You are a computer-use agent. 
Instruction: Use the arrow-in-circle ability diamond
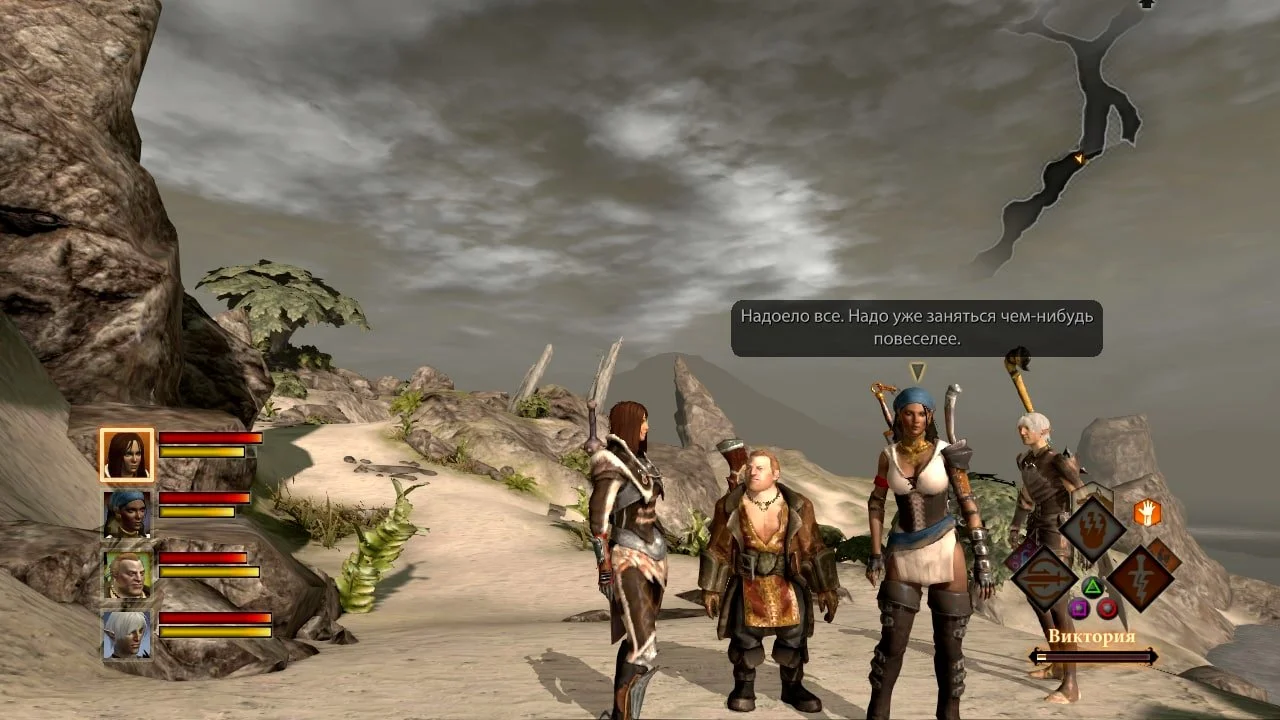tap(1044, 578)
